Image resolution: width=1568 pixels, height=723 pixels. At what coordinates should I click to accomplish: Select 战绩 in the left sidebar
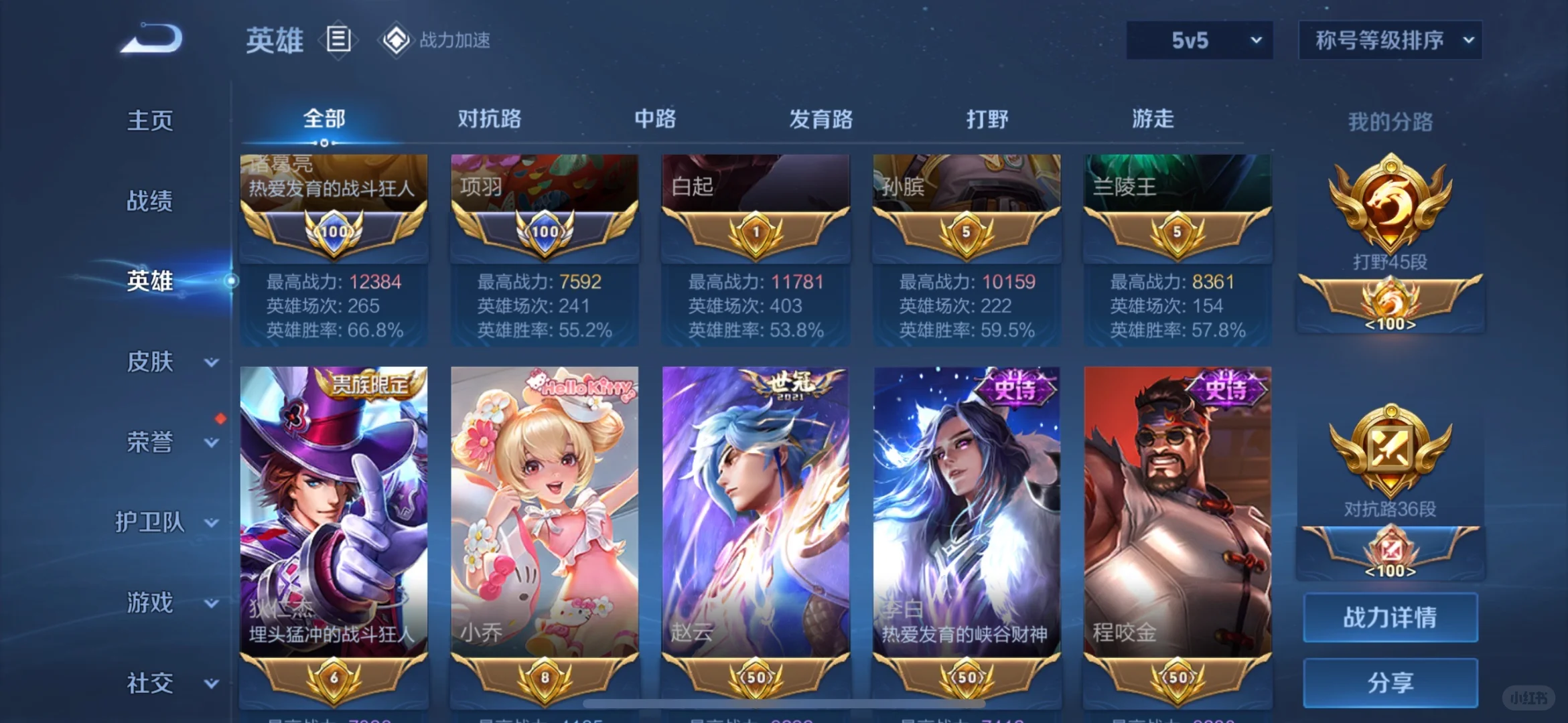click(x=149, y=201)
